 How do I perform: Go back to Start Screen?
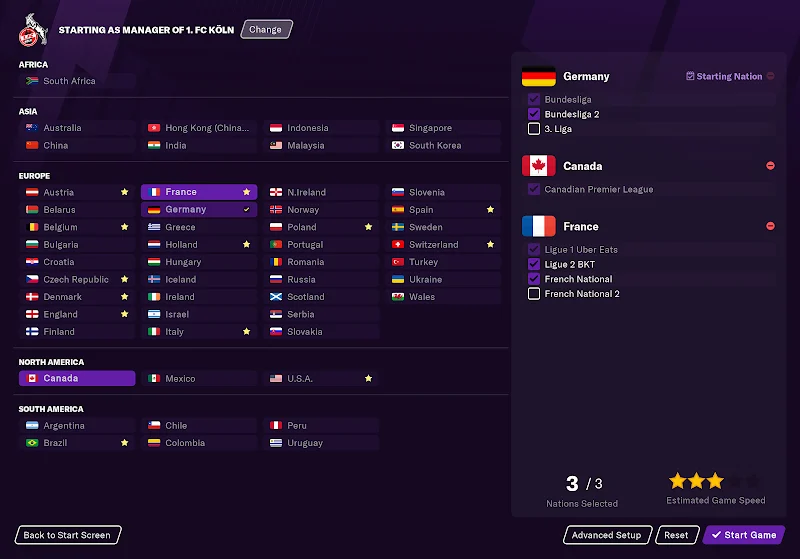(68, 535)
